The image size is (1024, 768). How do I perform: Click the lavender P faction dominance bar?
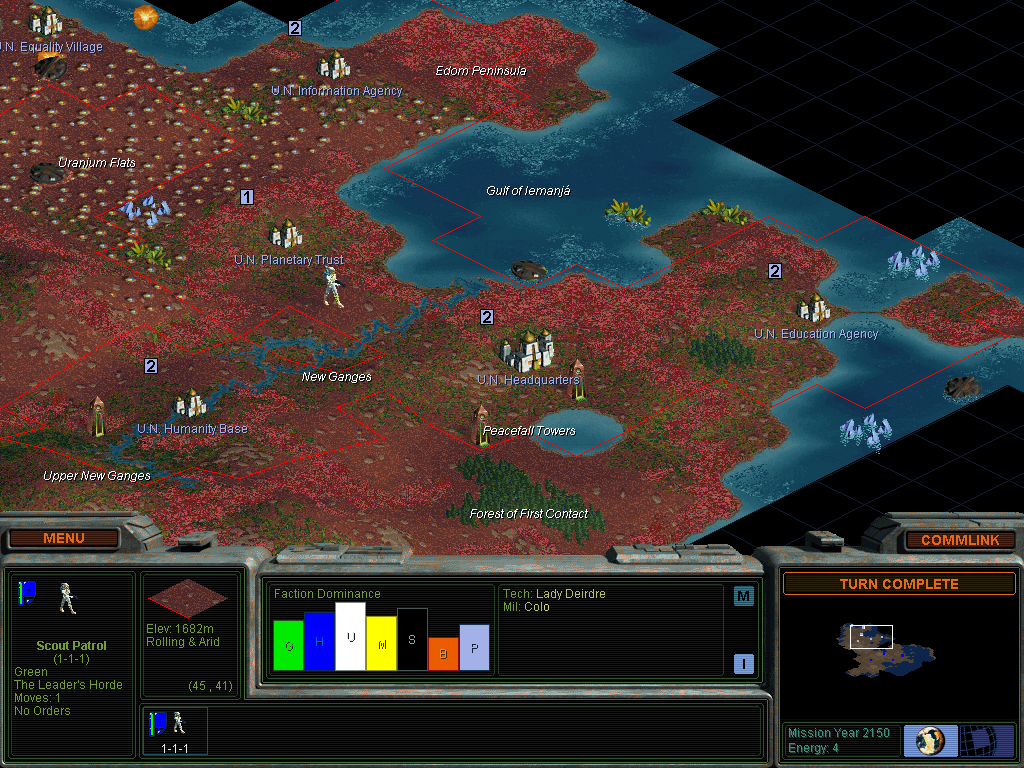click(x=474, y=647)
